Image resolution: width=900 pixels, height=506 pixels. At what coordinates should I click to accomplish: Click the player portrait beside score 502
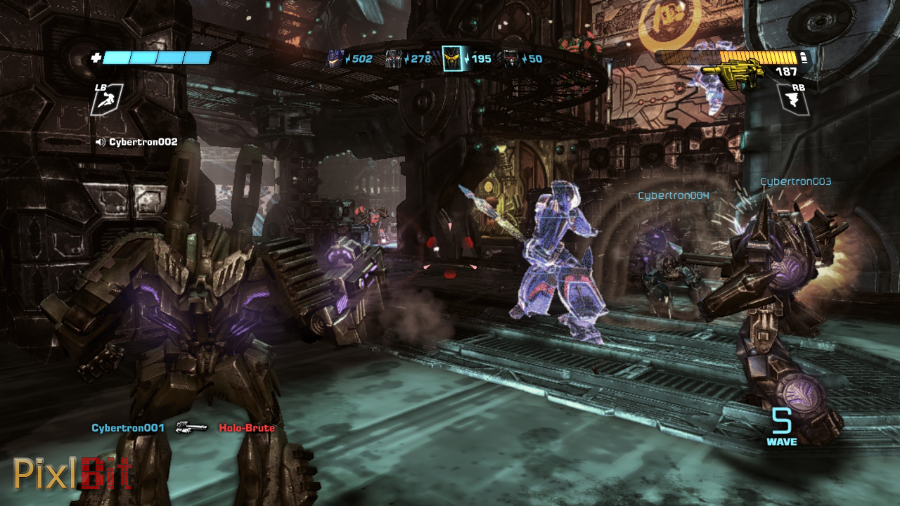334,59
